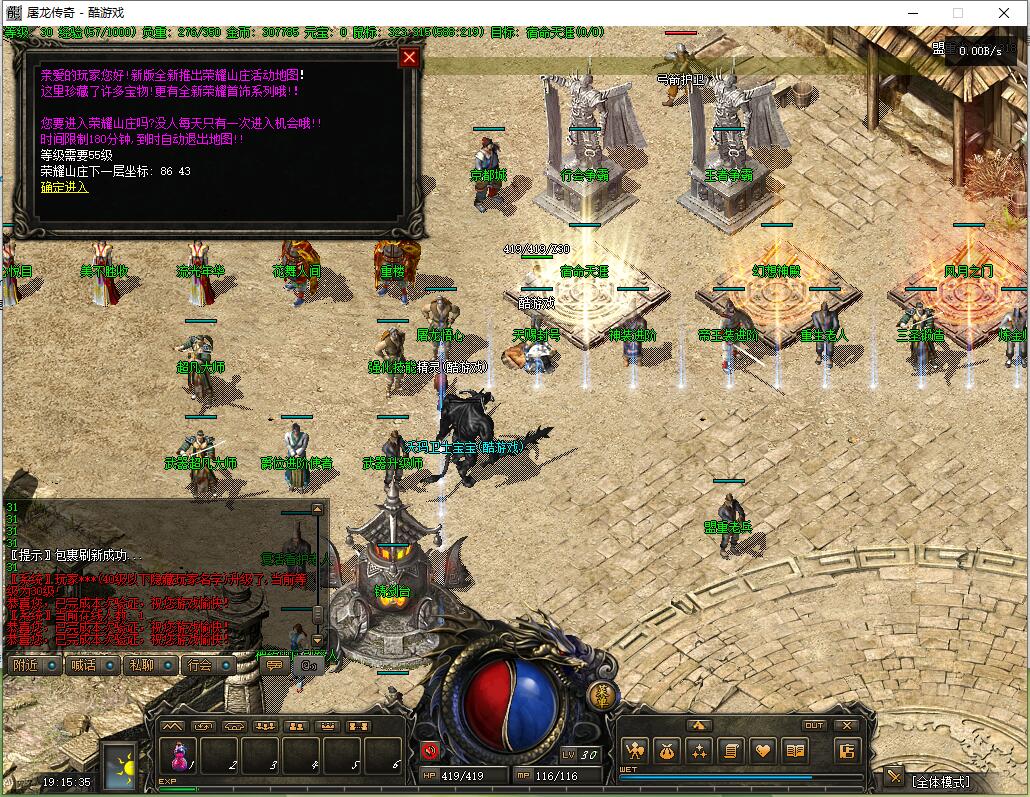Switch to the 行会 guild chat channel
This screenshot has height=797, width=1030.
point(201,665)
